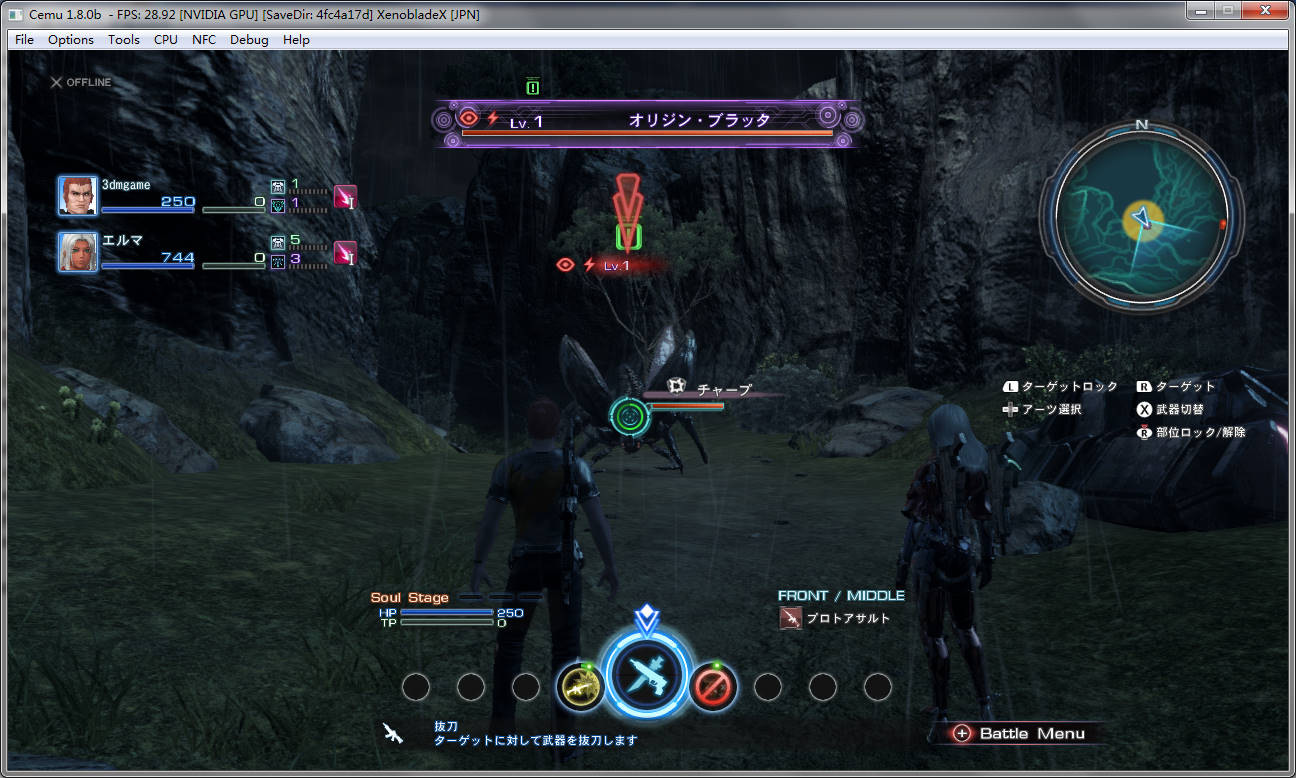
Task: Open the Help menu
Action: pos(296,40)
